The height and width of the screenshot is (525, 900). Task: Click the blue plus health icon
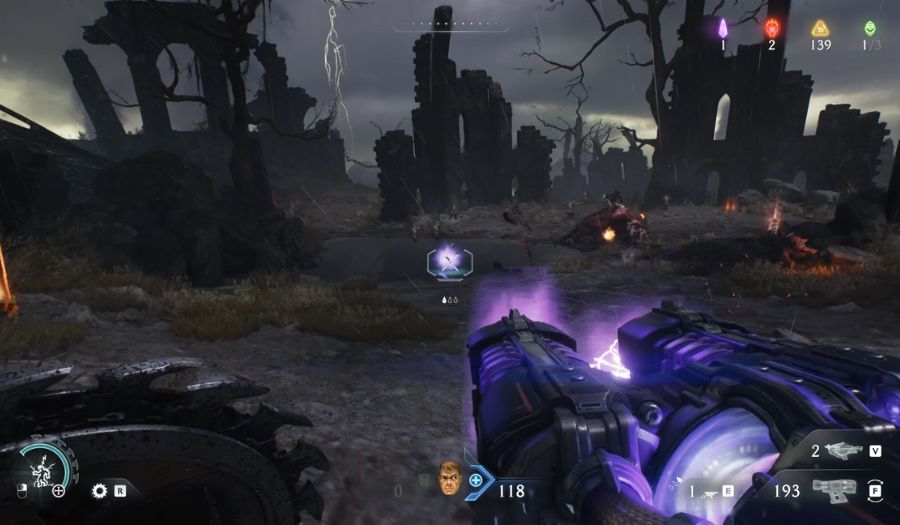(x=476, y=480)
